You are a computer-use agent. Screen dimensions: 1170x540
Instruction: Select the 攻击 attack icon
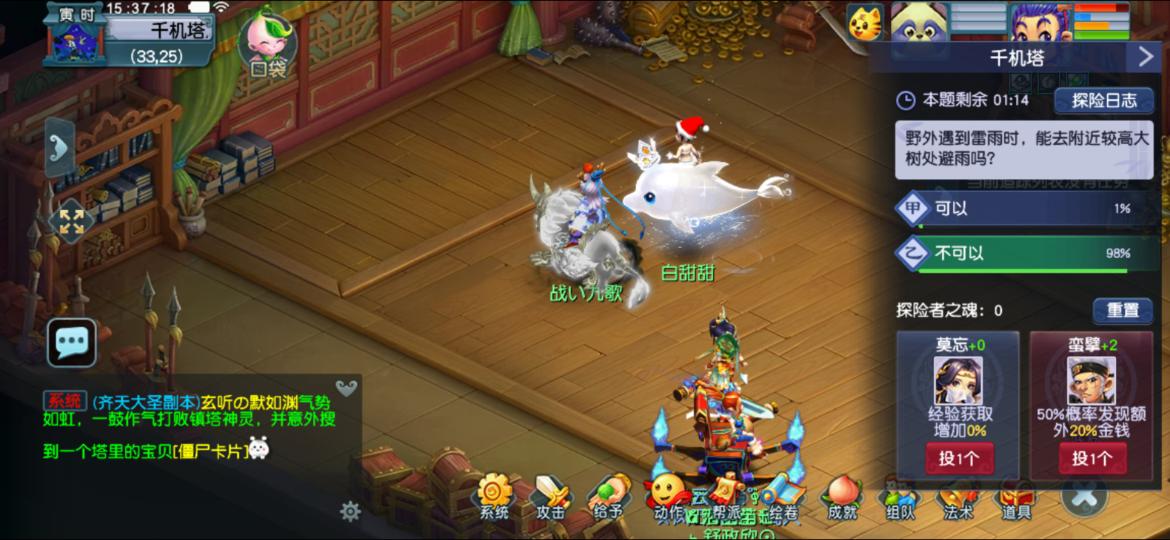tap(551, 497)
